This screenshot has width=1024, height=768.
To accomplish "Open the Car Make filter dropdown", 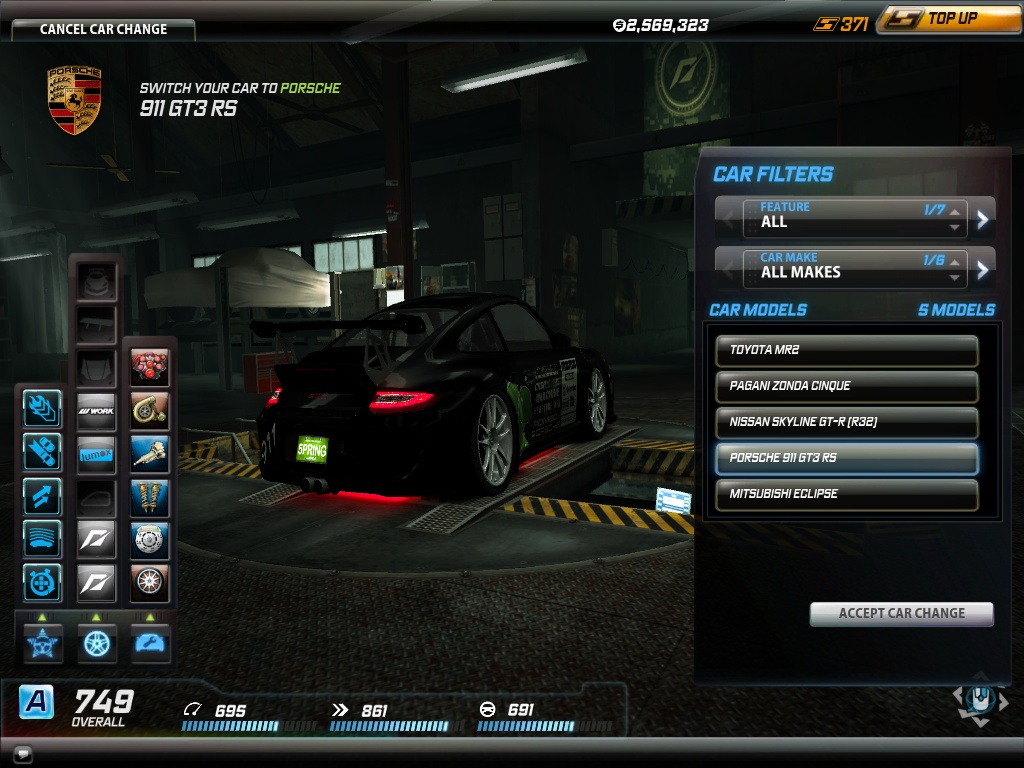I will [x=855, y=268].
